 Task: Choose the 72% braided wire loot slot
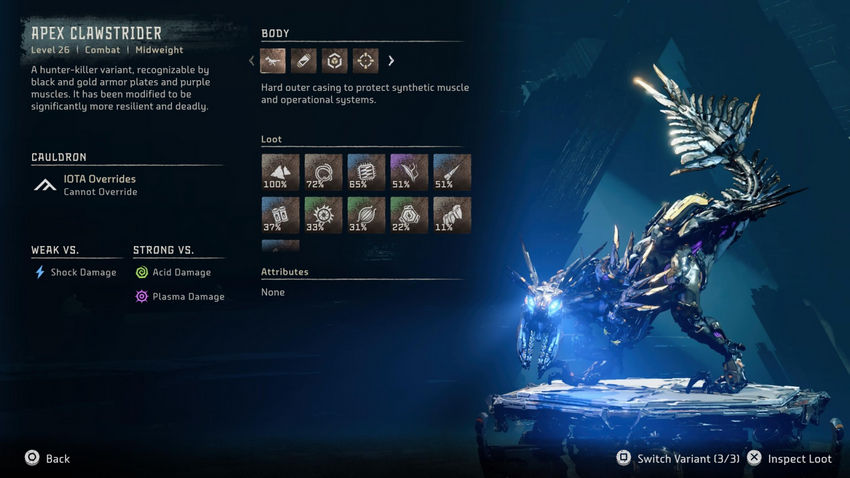(x=323, y=172)
